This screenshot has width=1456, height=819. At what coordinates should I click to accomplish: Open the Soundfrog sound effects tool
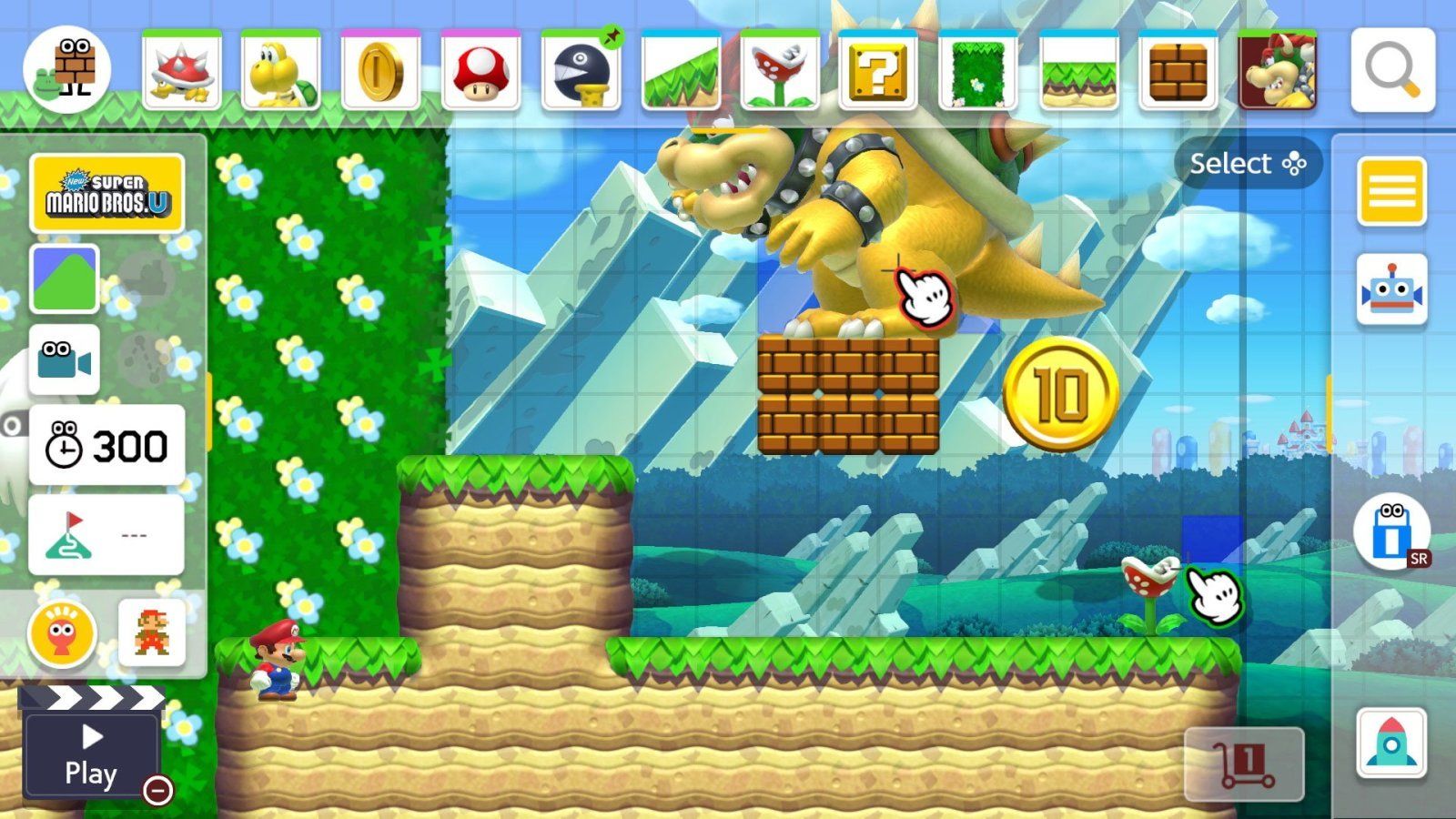click(x=62, y=635)
